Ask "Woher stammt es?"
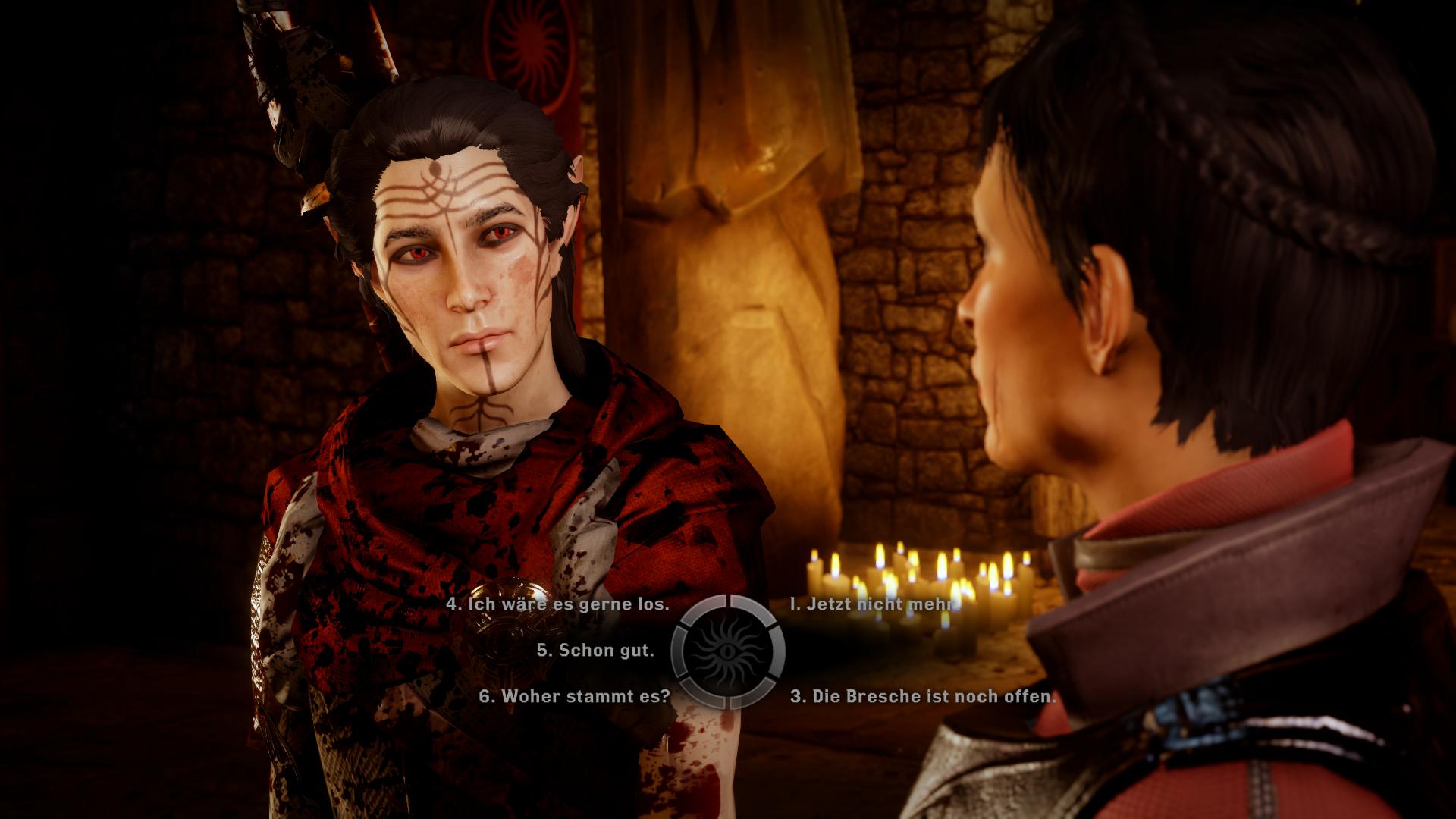This screenshot has width=1456, height=819. 575,696
